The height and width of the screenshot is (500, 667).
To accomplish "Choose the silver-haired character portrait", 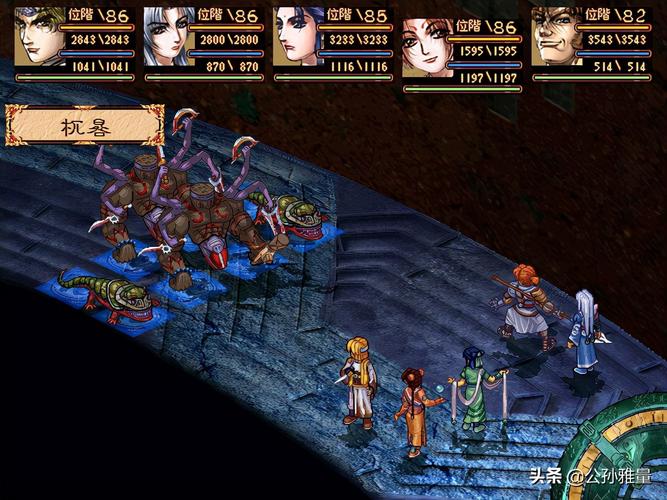I will (x=167, y=36).
